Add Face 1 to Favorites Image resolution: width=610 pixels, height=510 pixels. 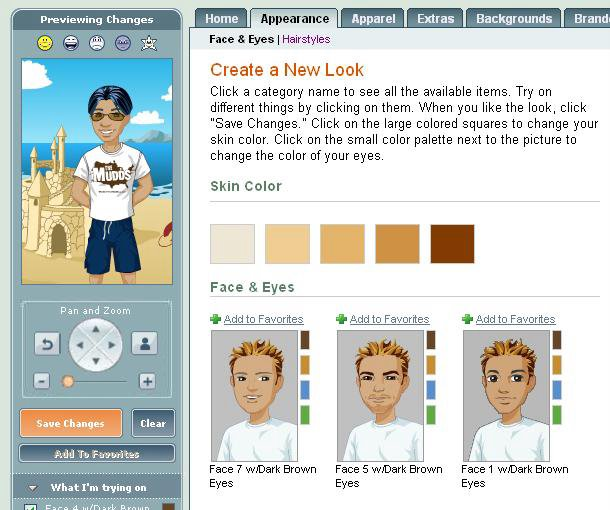(x=515, y=319)
